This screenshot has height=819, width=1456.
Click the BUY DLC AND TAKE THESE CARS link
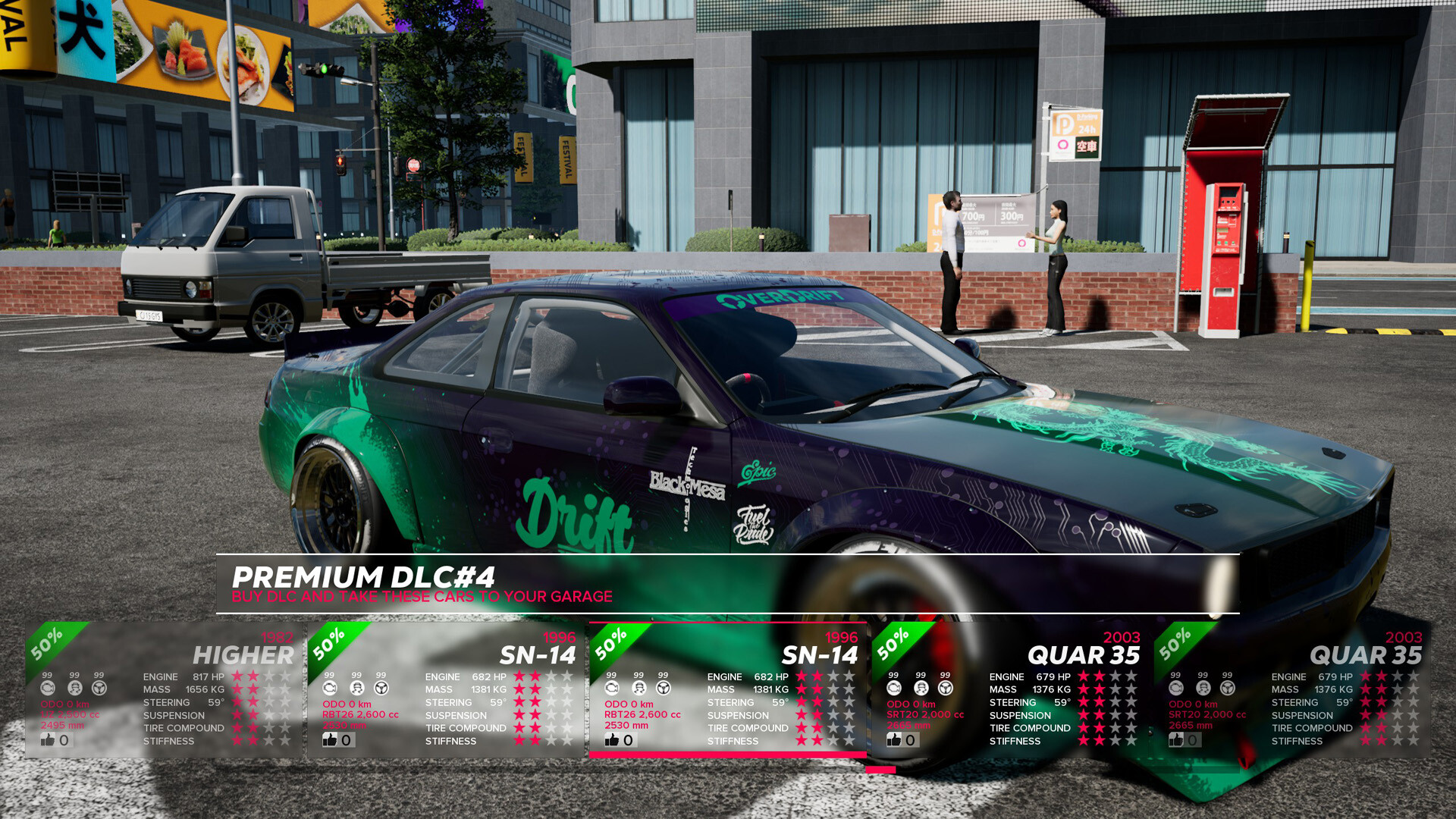click(422, 597)
